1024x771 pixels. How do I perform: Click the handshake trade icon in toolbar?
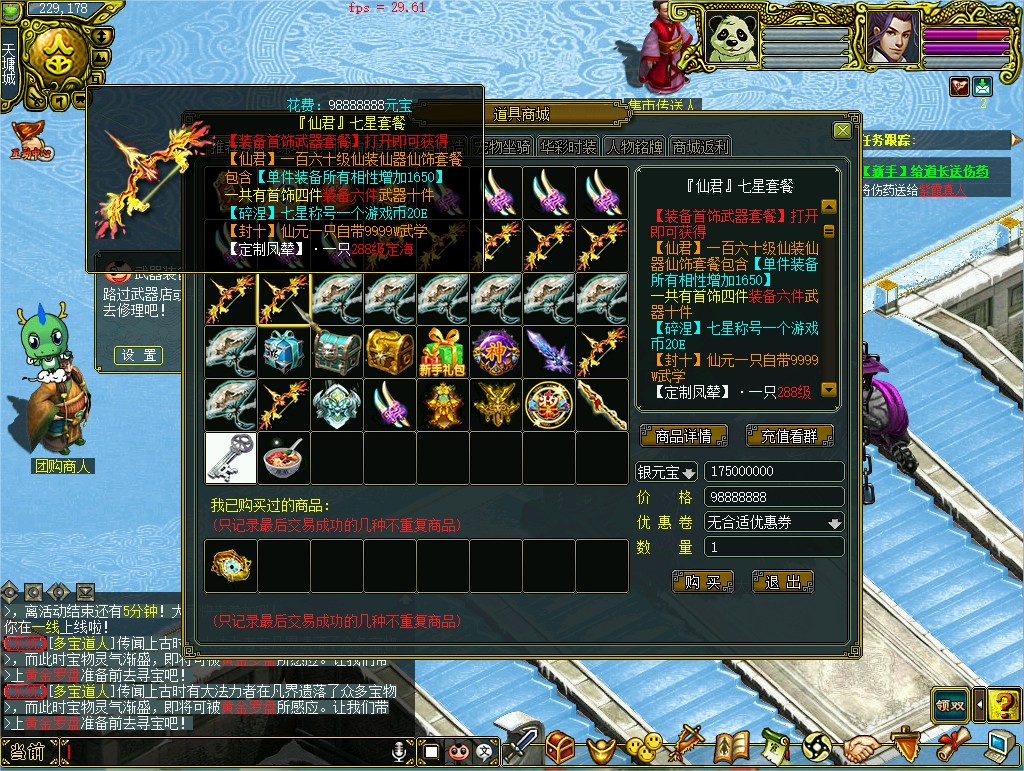(x=860, y=746)
